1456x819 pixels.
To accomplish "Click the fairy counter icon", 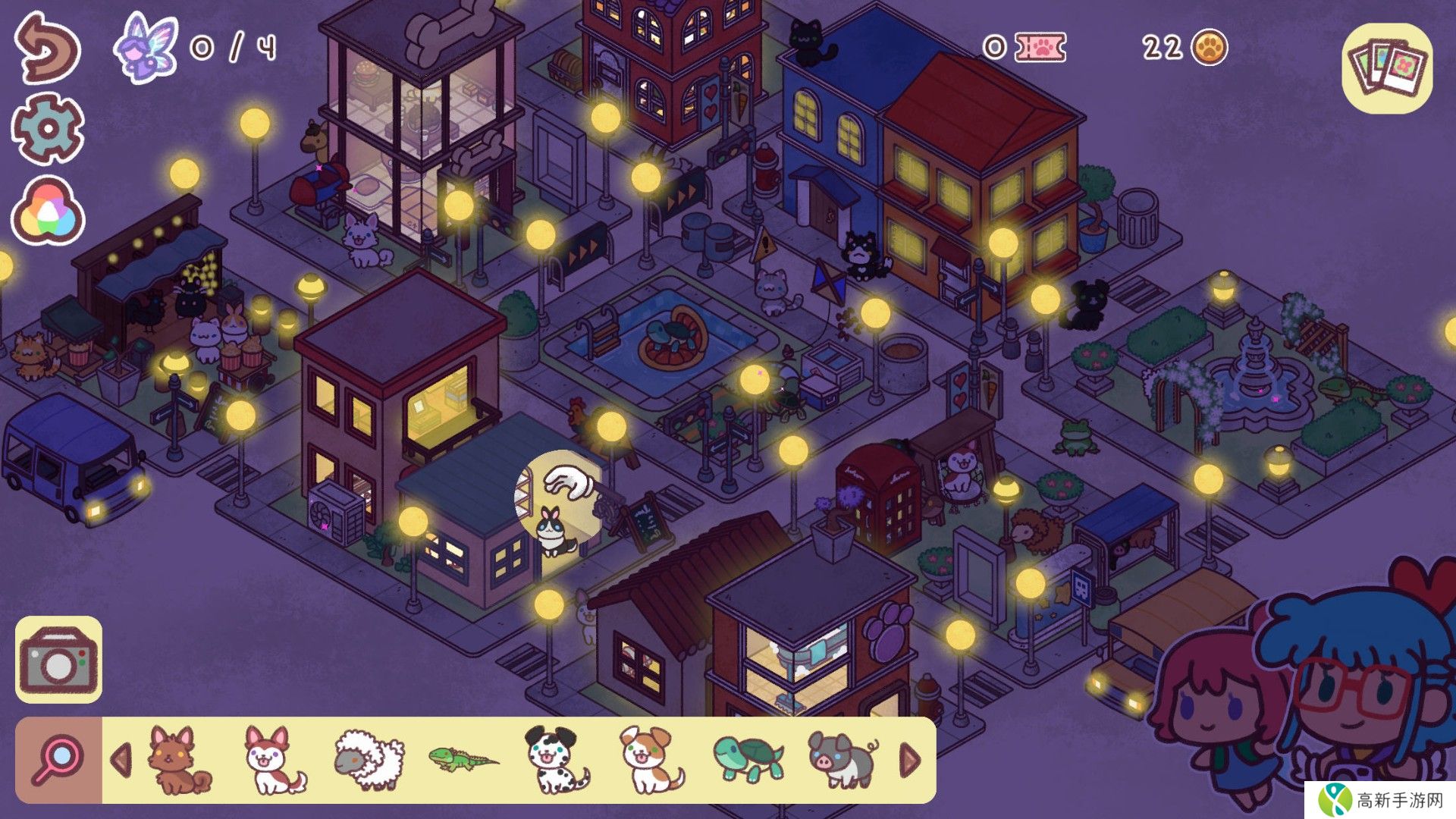I will click(146, 47).
